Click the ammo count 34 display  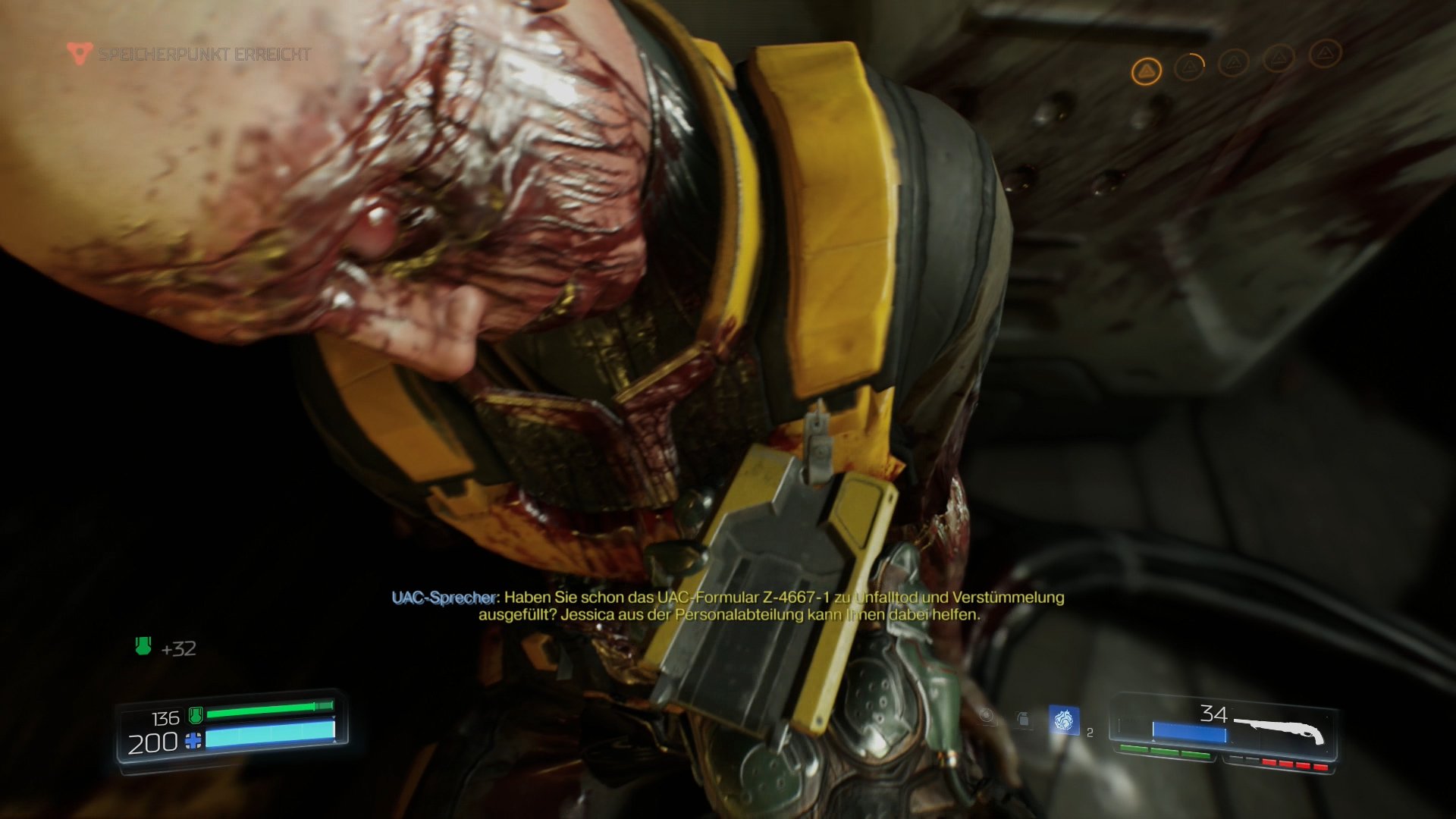(1215, 713)
